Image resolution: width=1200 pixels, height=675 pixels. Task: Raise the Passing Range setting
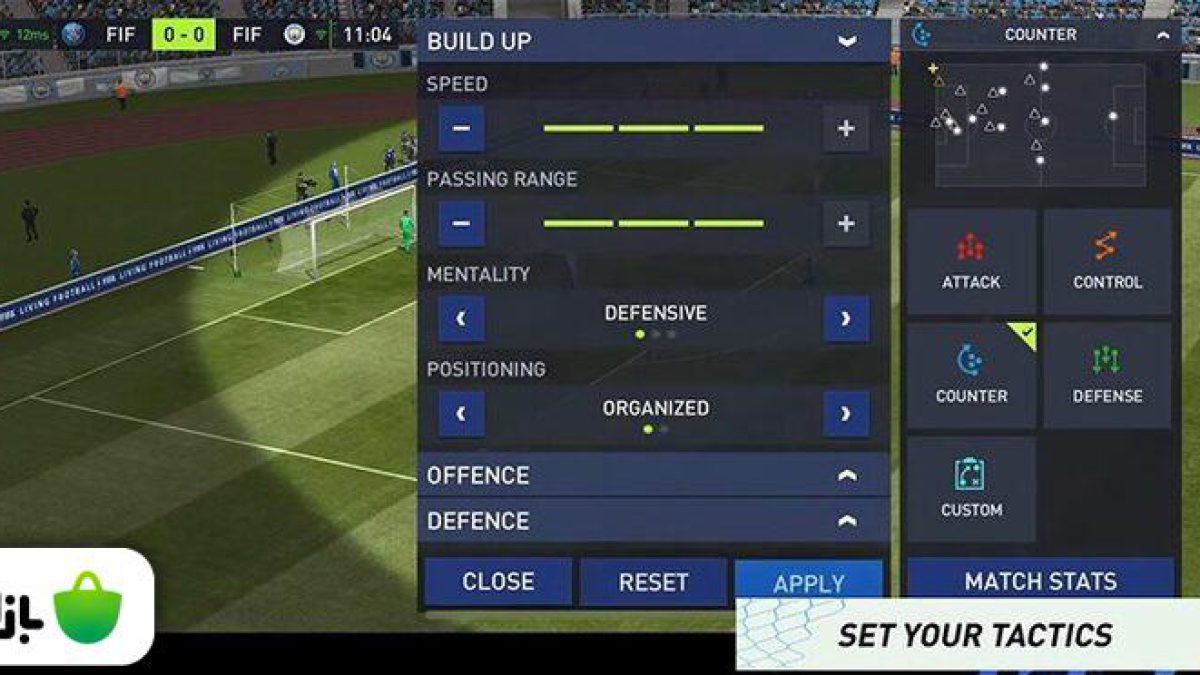pyautogui.click(x=846, y=223)
